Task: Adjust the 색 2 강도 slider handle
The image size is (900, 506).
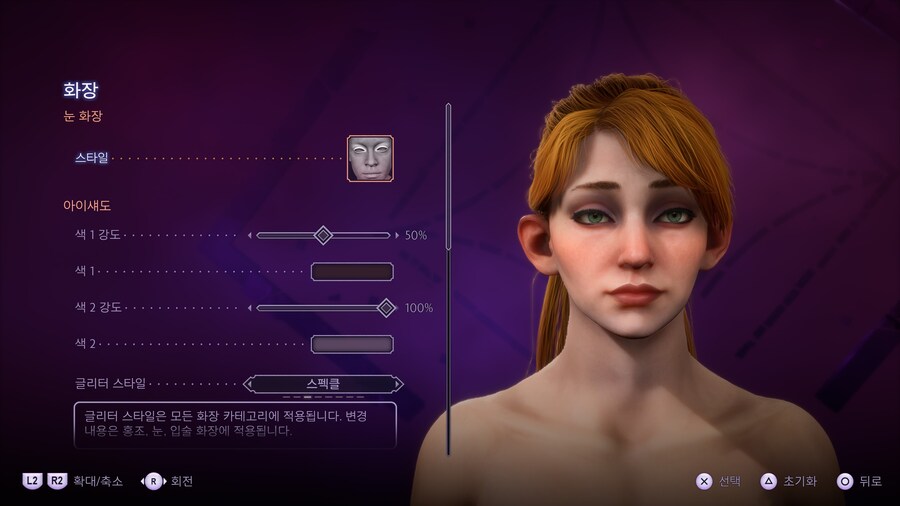Action: [386, 308]
